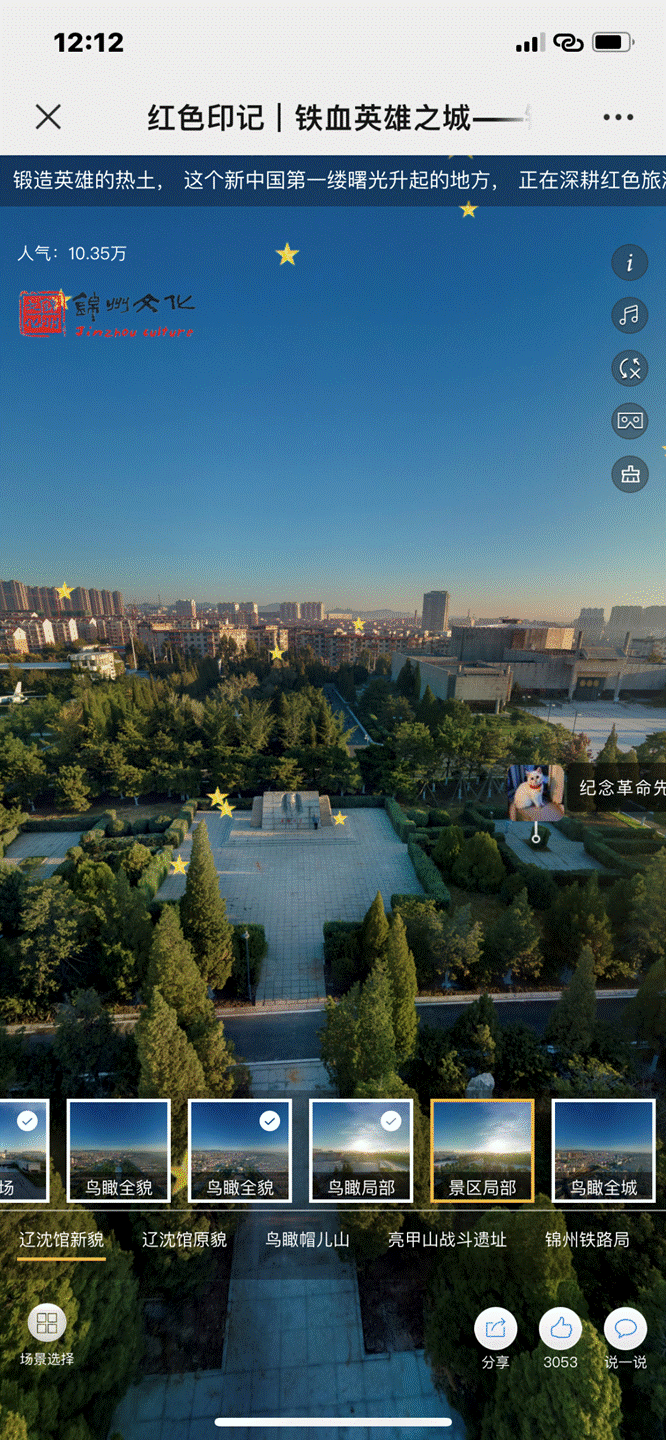
Task: Select the 景区局部 scene thumbnail
Action: 482,1150
